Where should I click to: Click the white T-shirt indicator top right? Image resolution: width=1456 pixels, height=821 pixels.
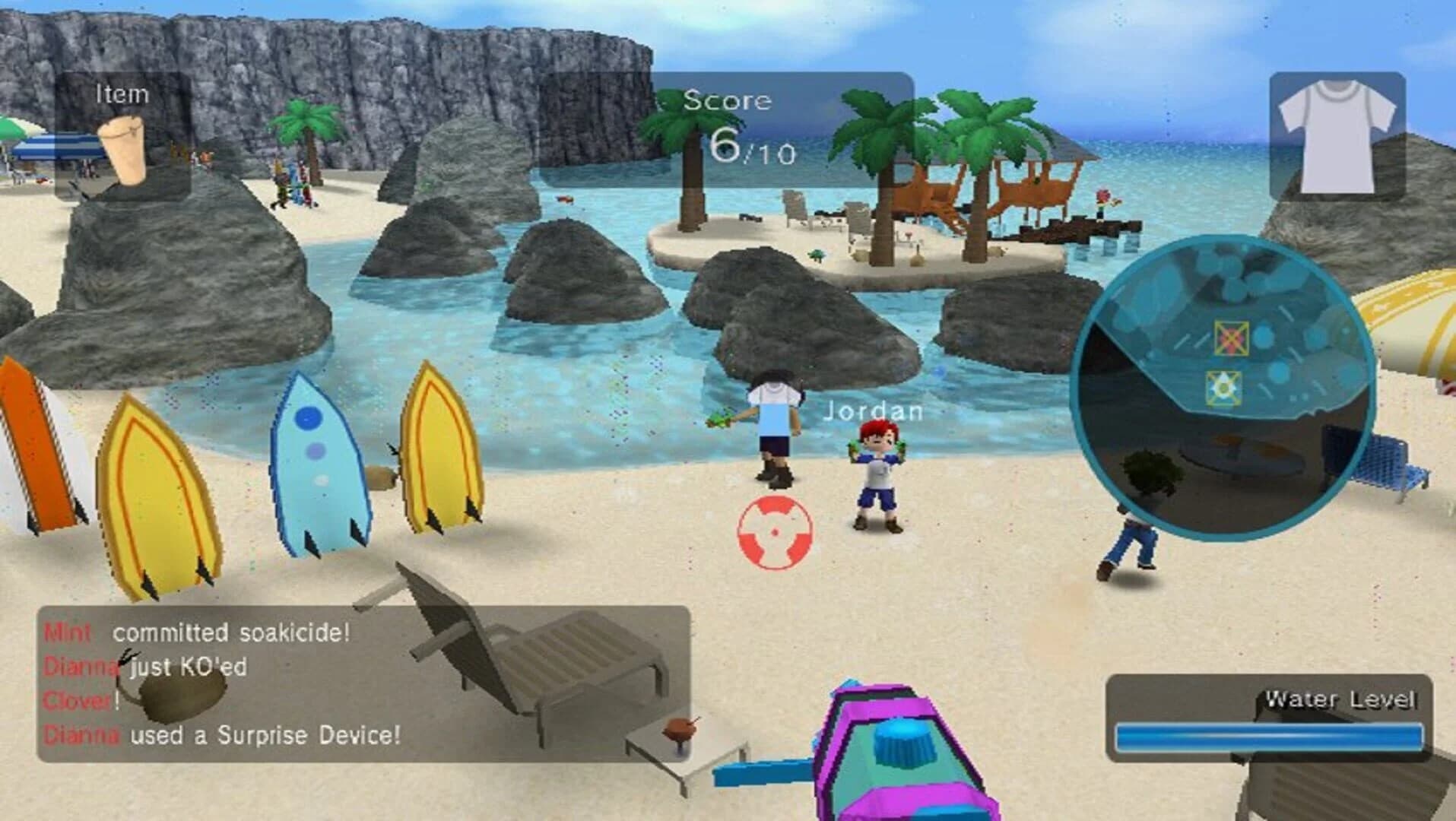[x=1339, y=137]
